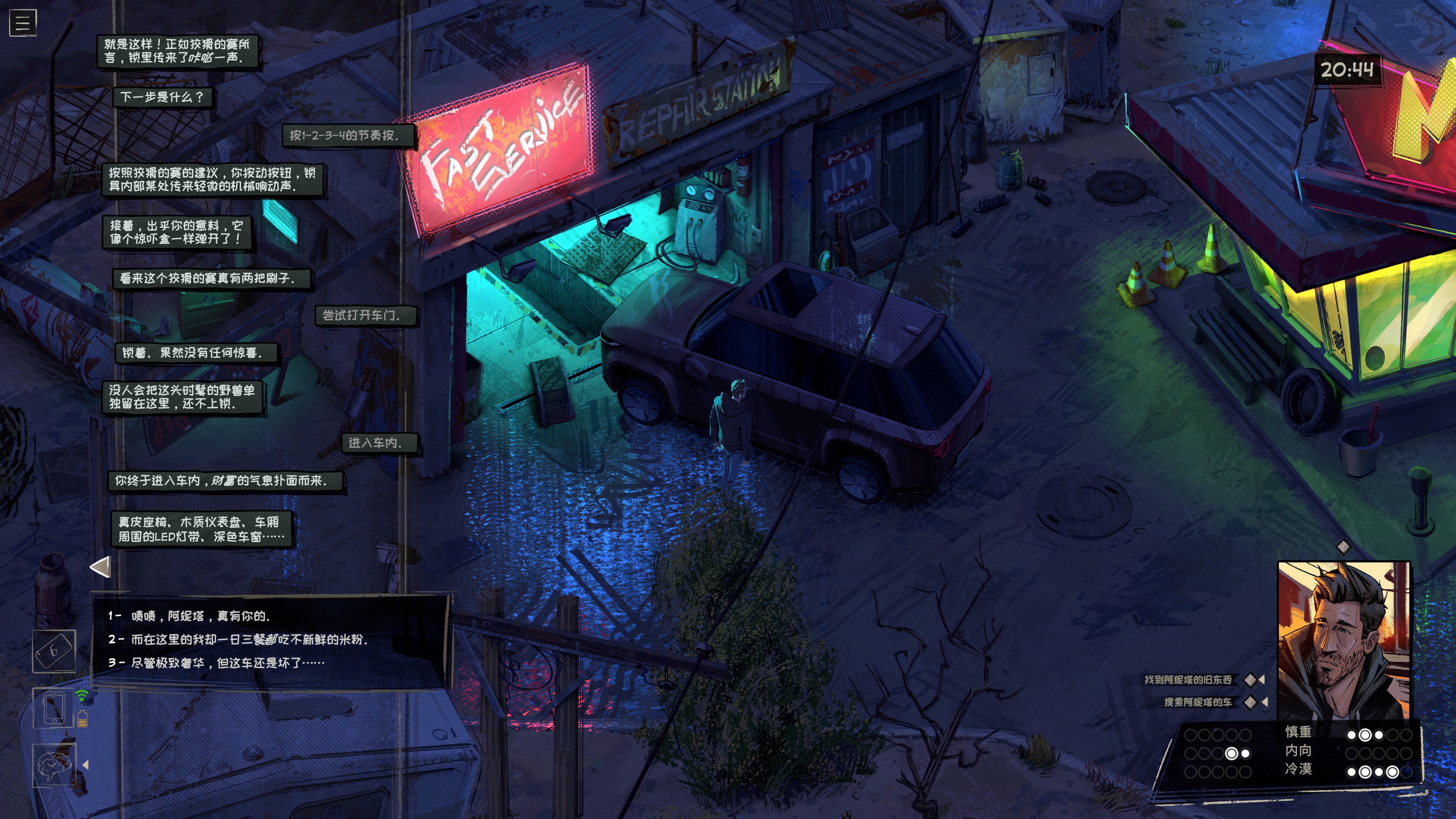Open the smartphone icon
The width and height of the screenshot is (1456, 819).
click(54, 708)
